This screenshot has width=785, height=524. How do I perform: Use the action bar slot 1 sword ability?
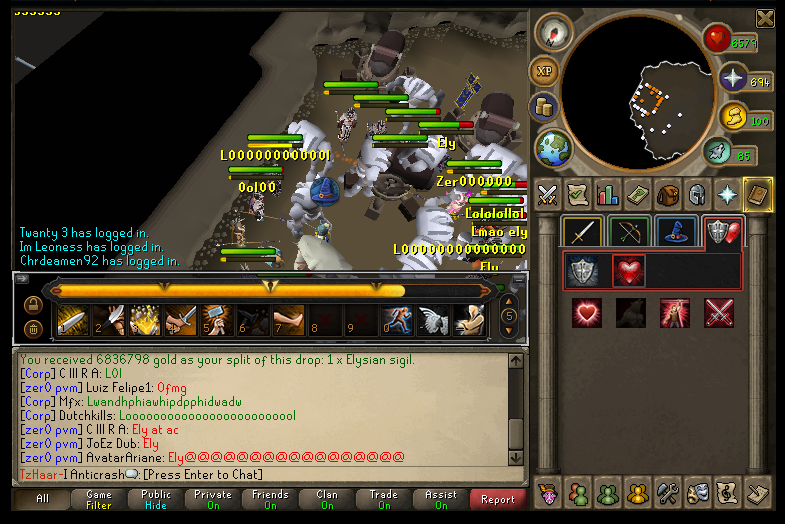(x=73, y=320)
